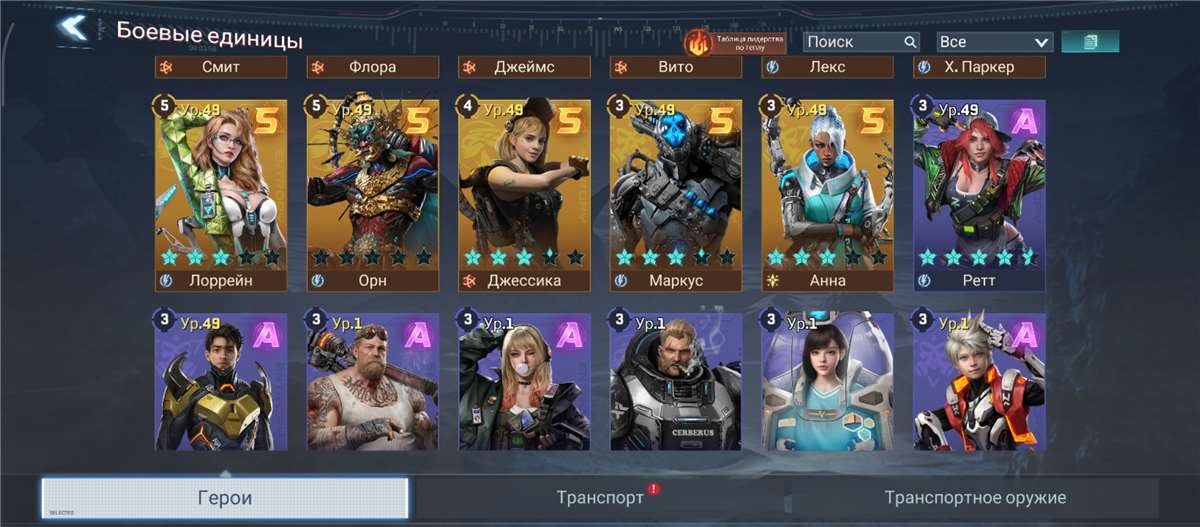The height and width of the screenshot is (527, 1200).
Task: Choose the Флора hero name plate
Action: click(x=372, y=67)
